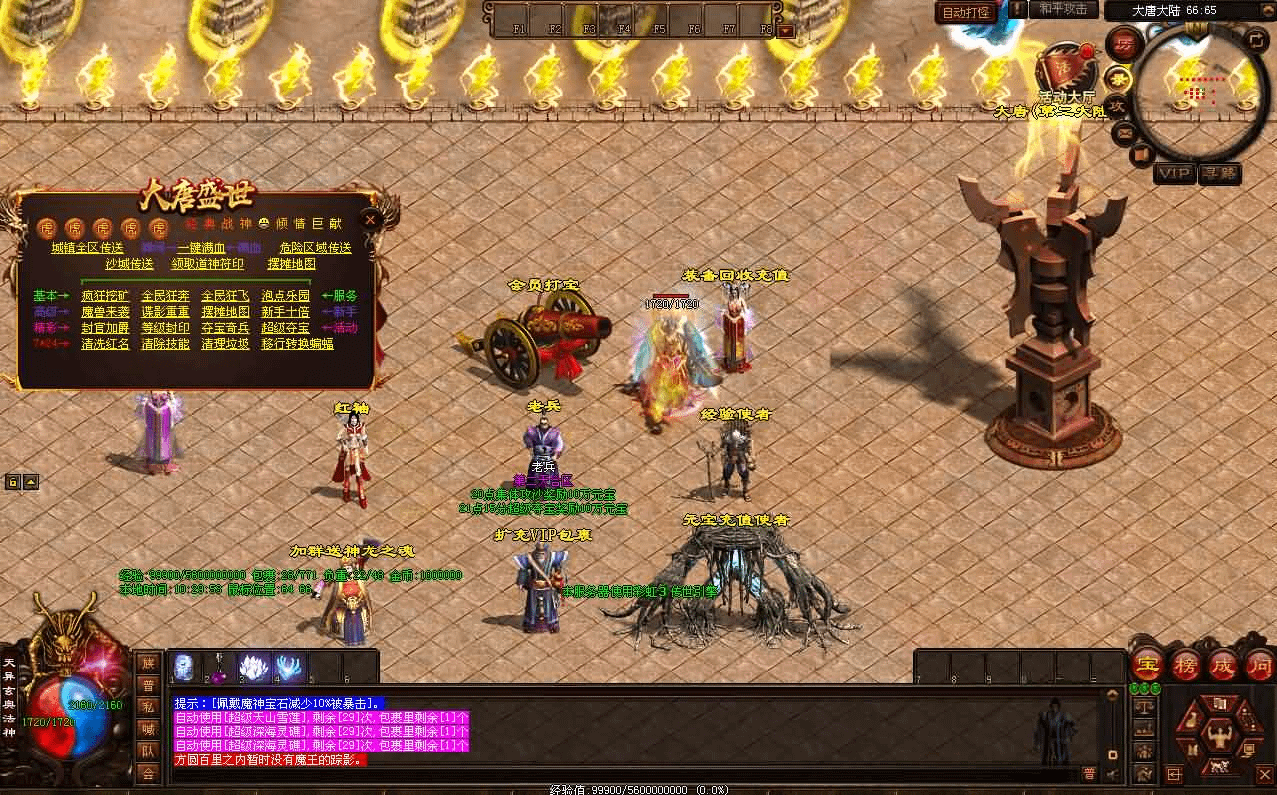Select the 清洗红名 option
The height and width of the screenshot is (795, 1277).
point(105,344)
